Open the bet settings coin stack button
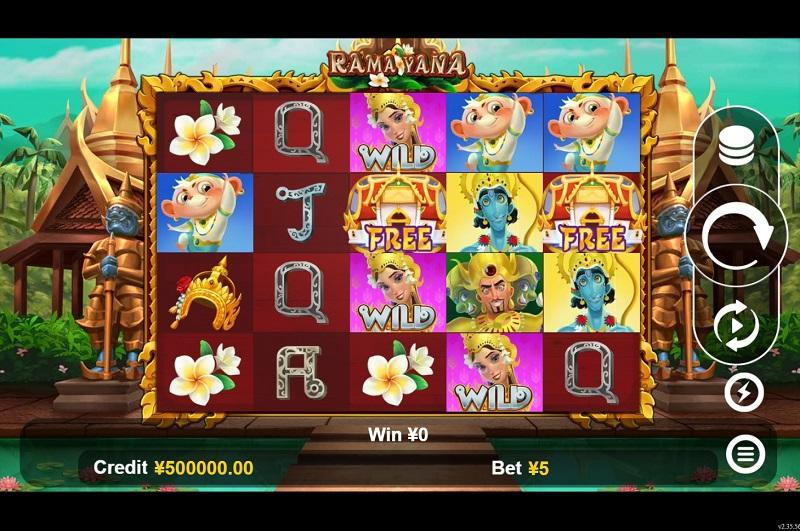Image resolution: width=800 pixels, height=531 pixels. point(737,148)
